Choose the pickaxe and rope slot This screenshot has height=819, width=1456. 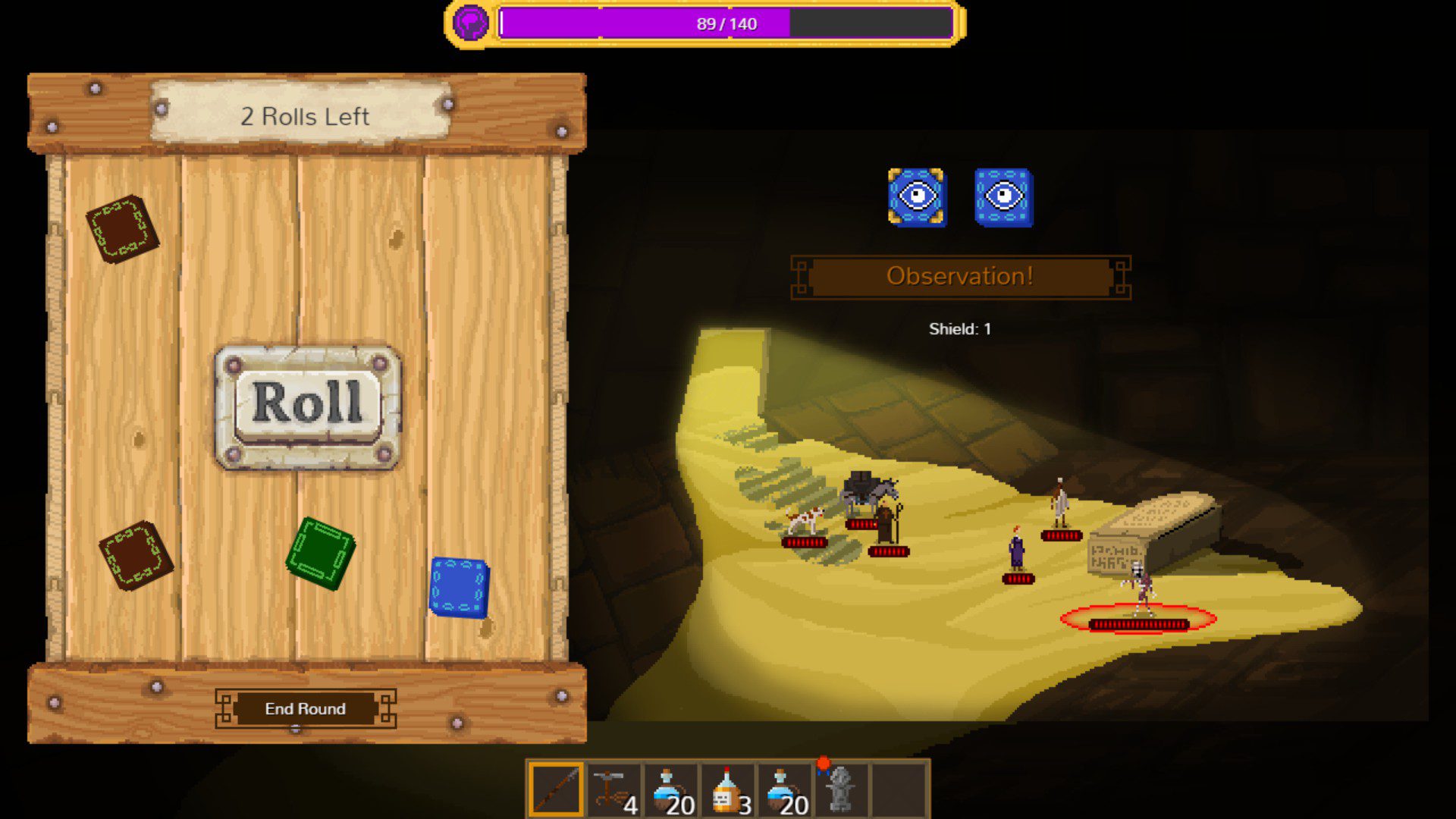613,789
